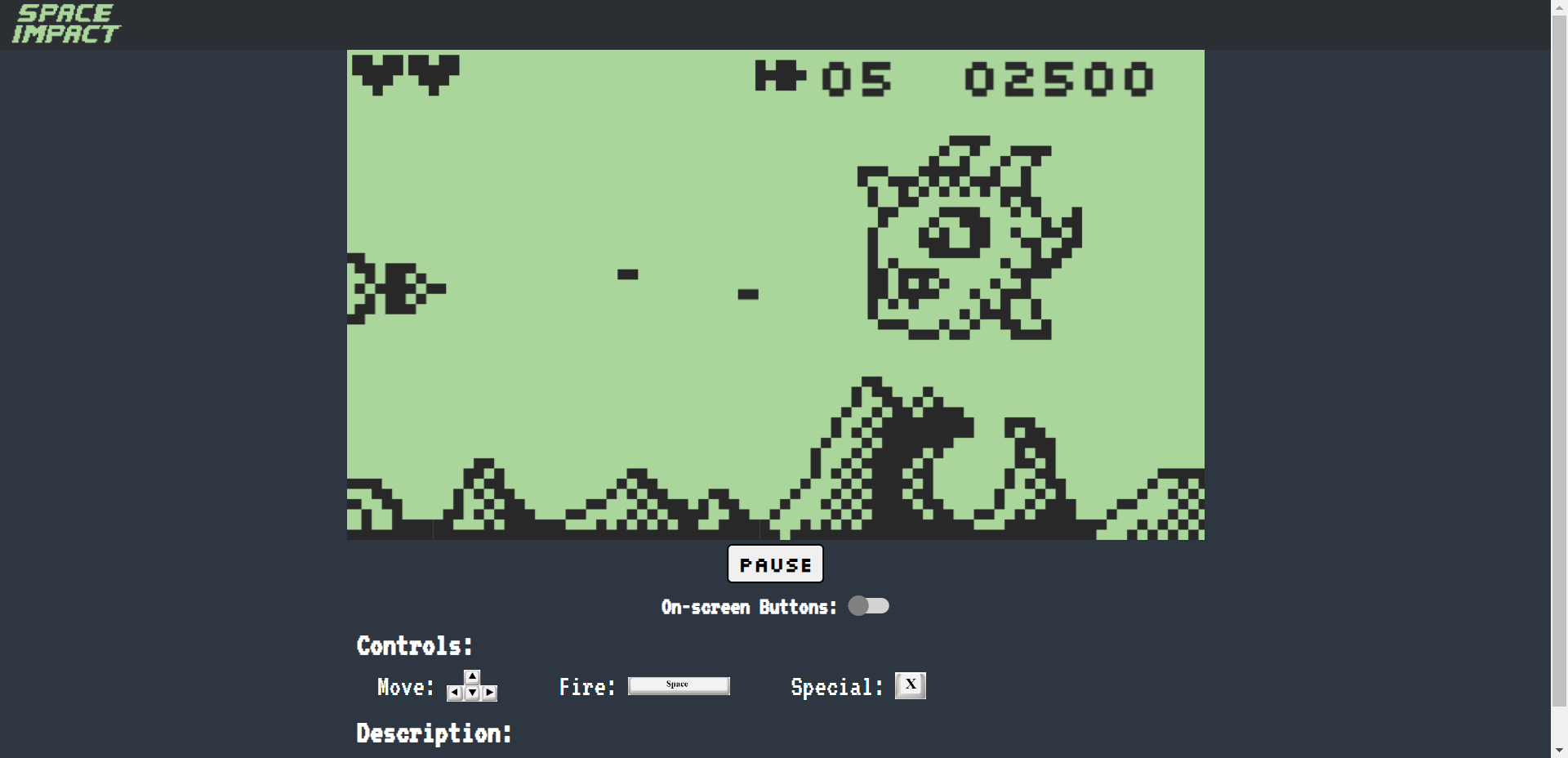This screenshot has width=1568, height=758.
Task: Click the heart life icons in the HUD
Action: [x=406, y=72]
